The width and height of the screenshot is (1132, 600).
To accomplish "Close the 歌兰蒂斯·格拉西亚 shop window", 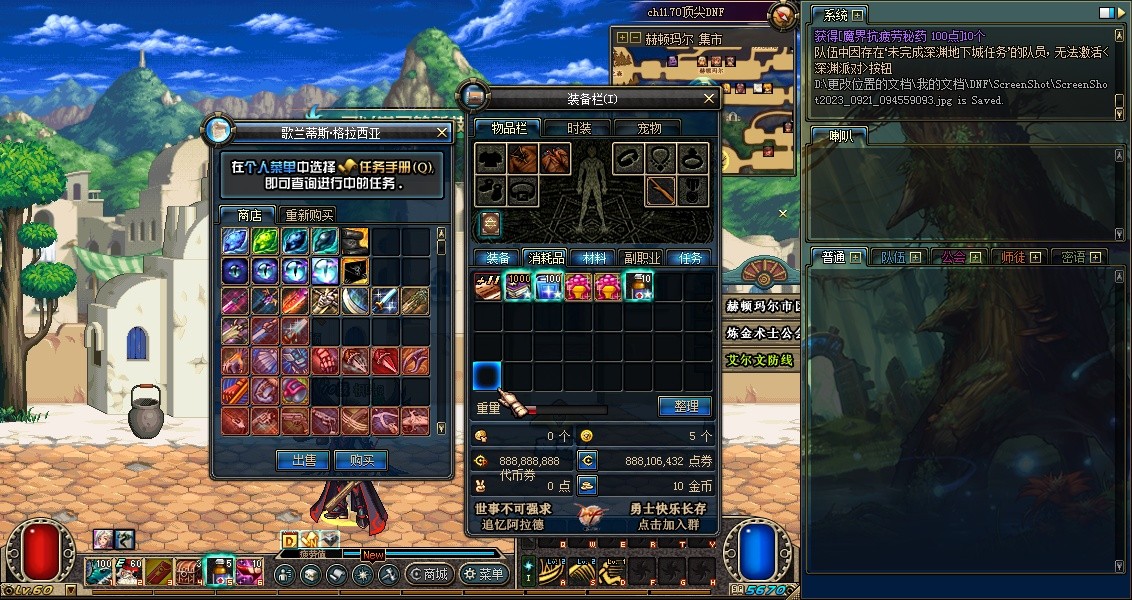I will tap(443, 132).
